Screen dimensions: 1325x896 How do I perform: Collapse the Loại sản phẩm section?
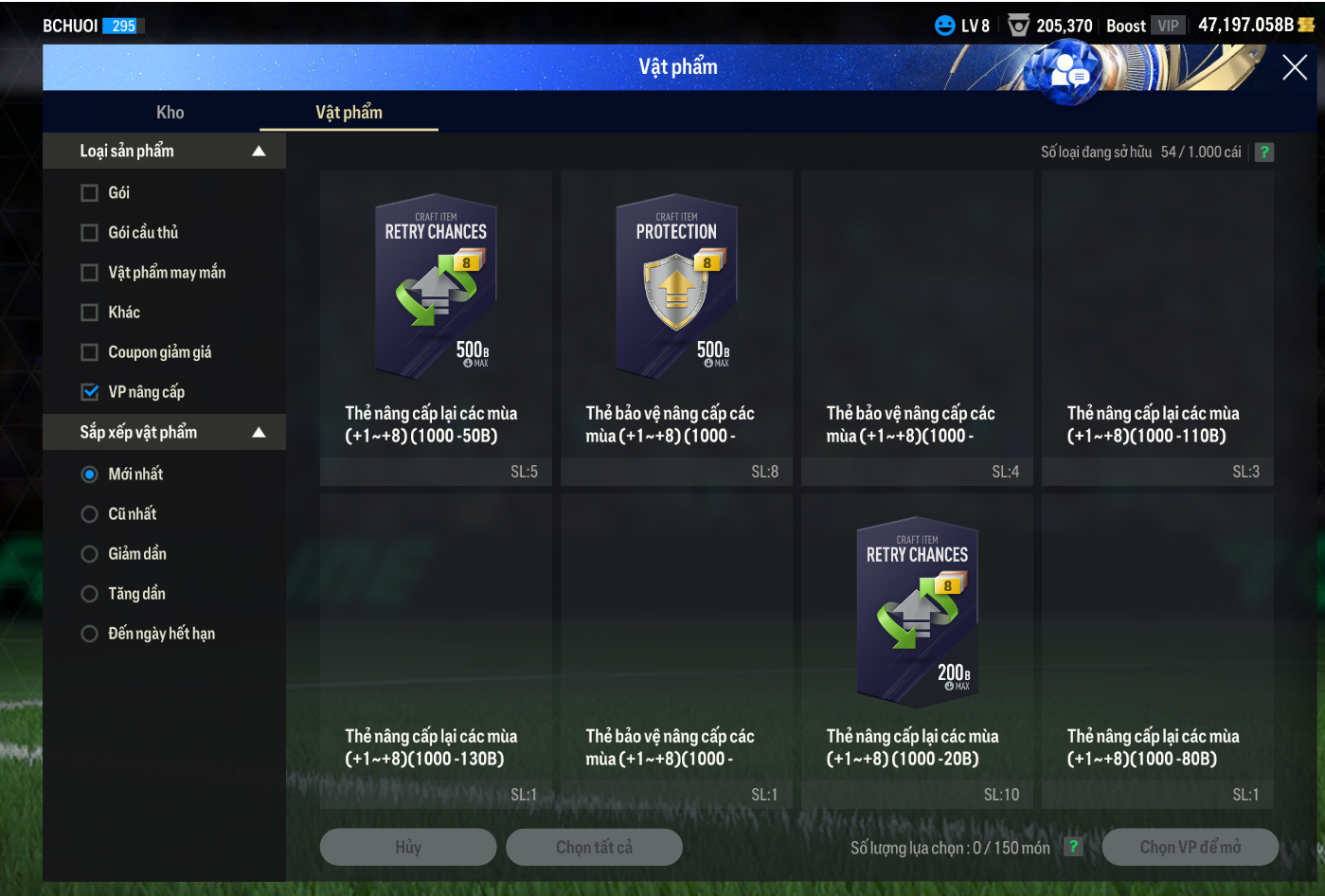click(259, 152)
